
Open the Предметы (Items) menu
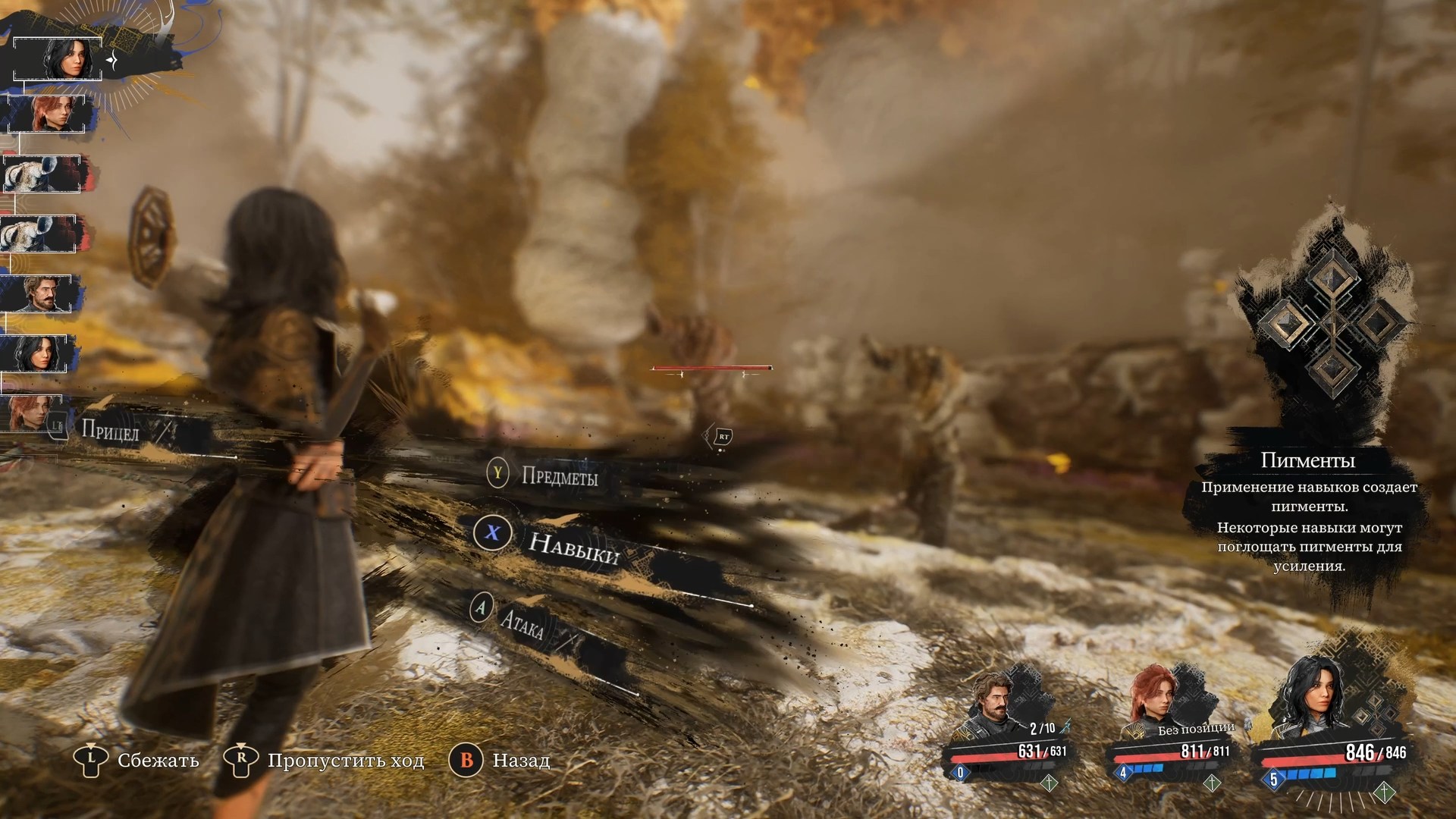pos(559,476)
